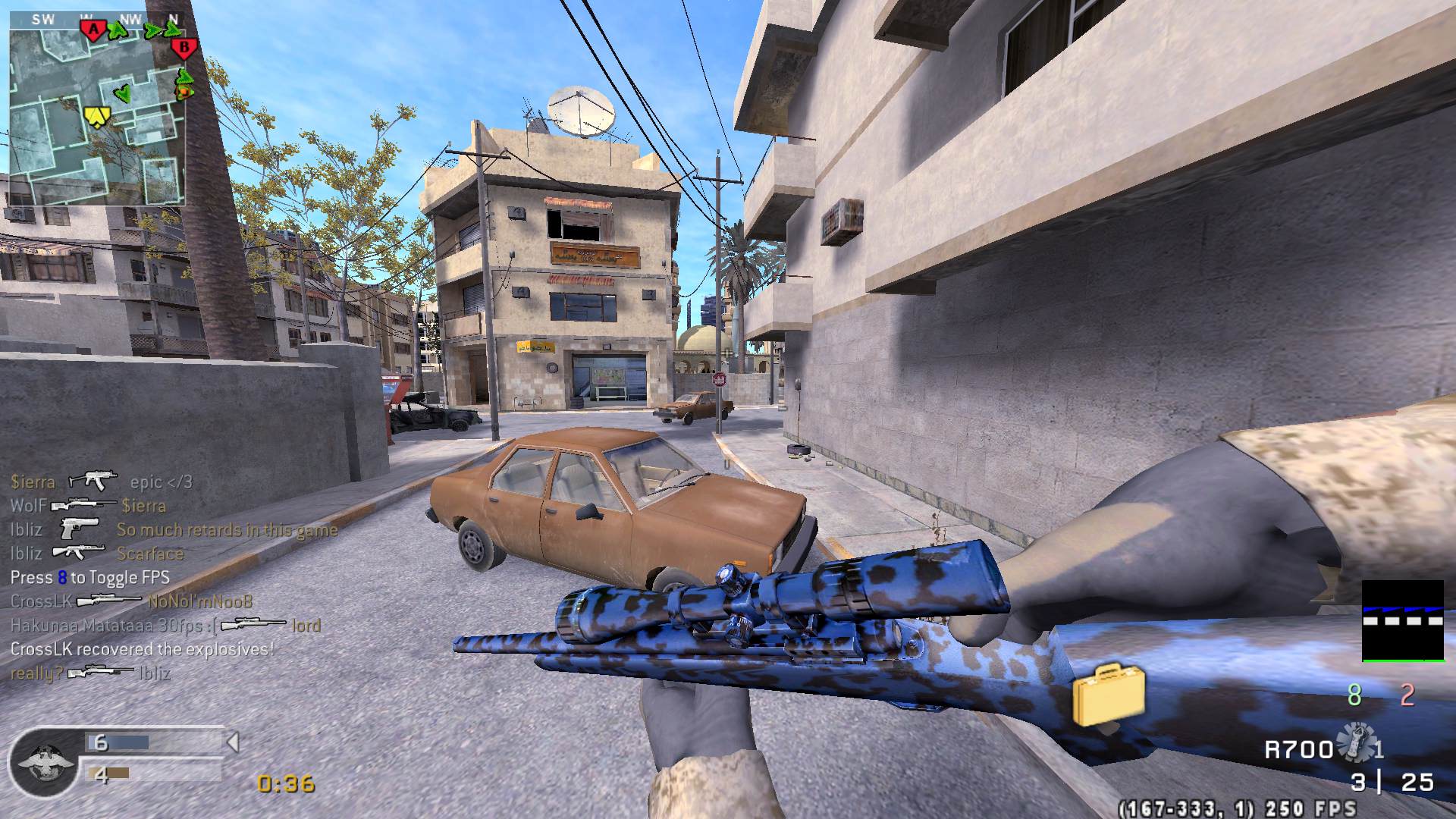Click the yellow briefcase bomb icon
This screenshot has width=1456, height=819.
pyautogui.click(x=1108, y=694)
